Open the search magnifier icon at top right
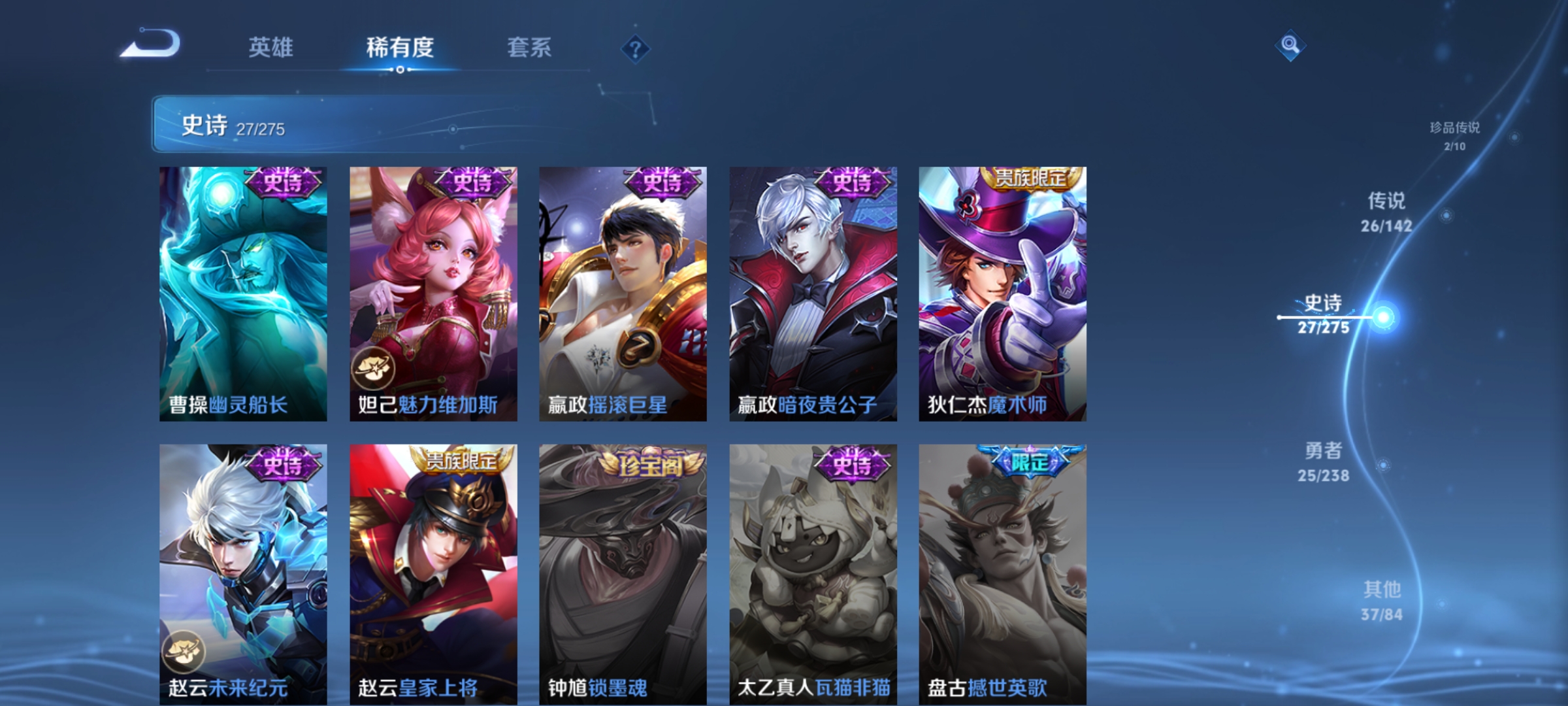 click(1289, 46)
